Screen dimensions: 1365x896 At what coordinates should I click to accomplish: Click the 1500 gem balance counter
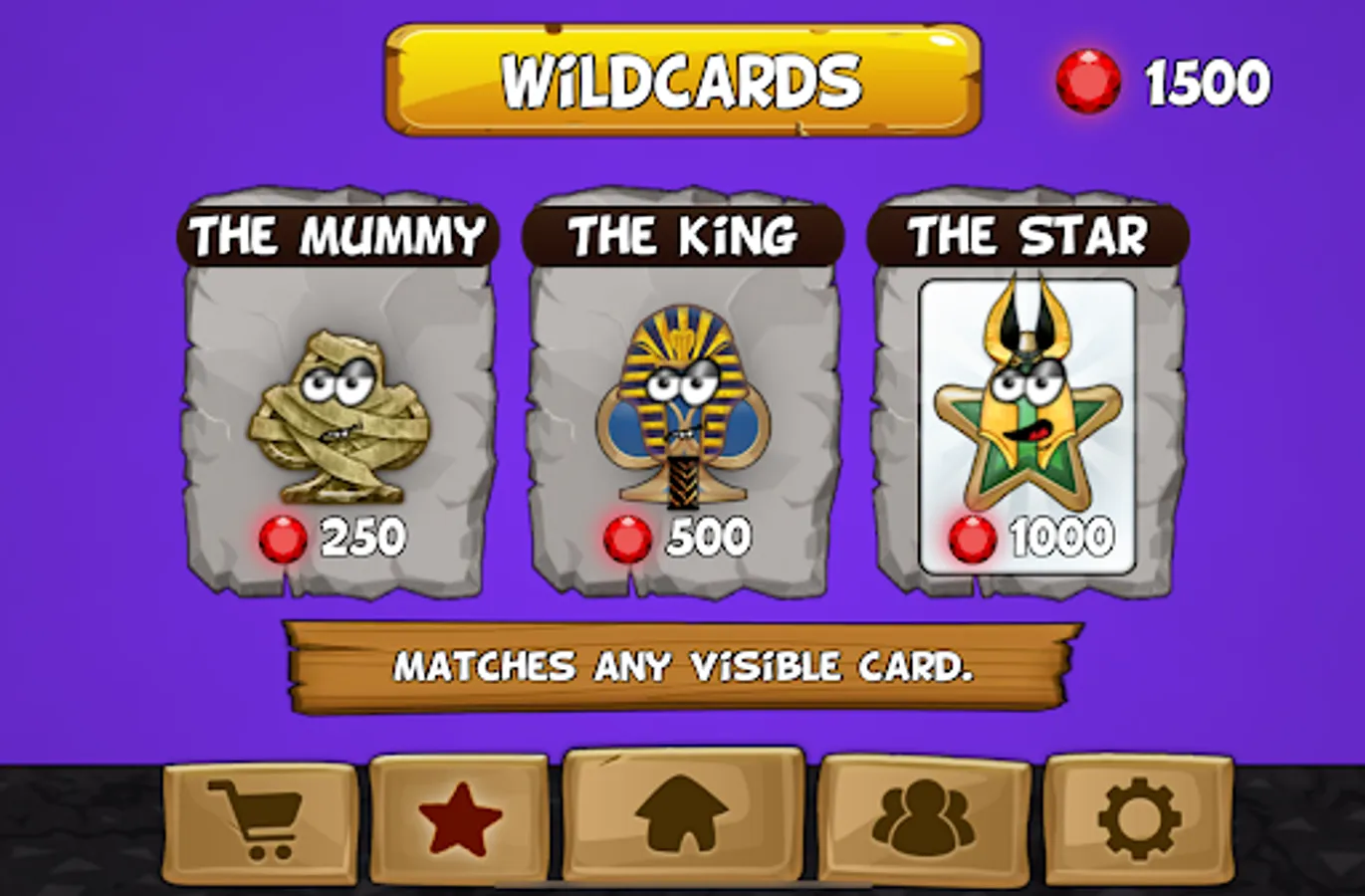pyautogui.click(x=1206, y=80)
